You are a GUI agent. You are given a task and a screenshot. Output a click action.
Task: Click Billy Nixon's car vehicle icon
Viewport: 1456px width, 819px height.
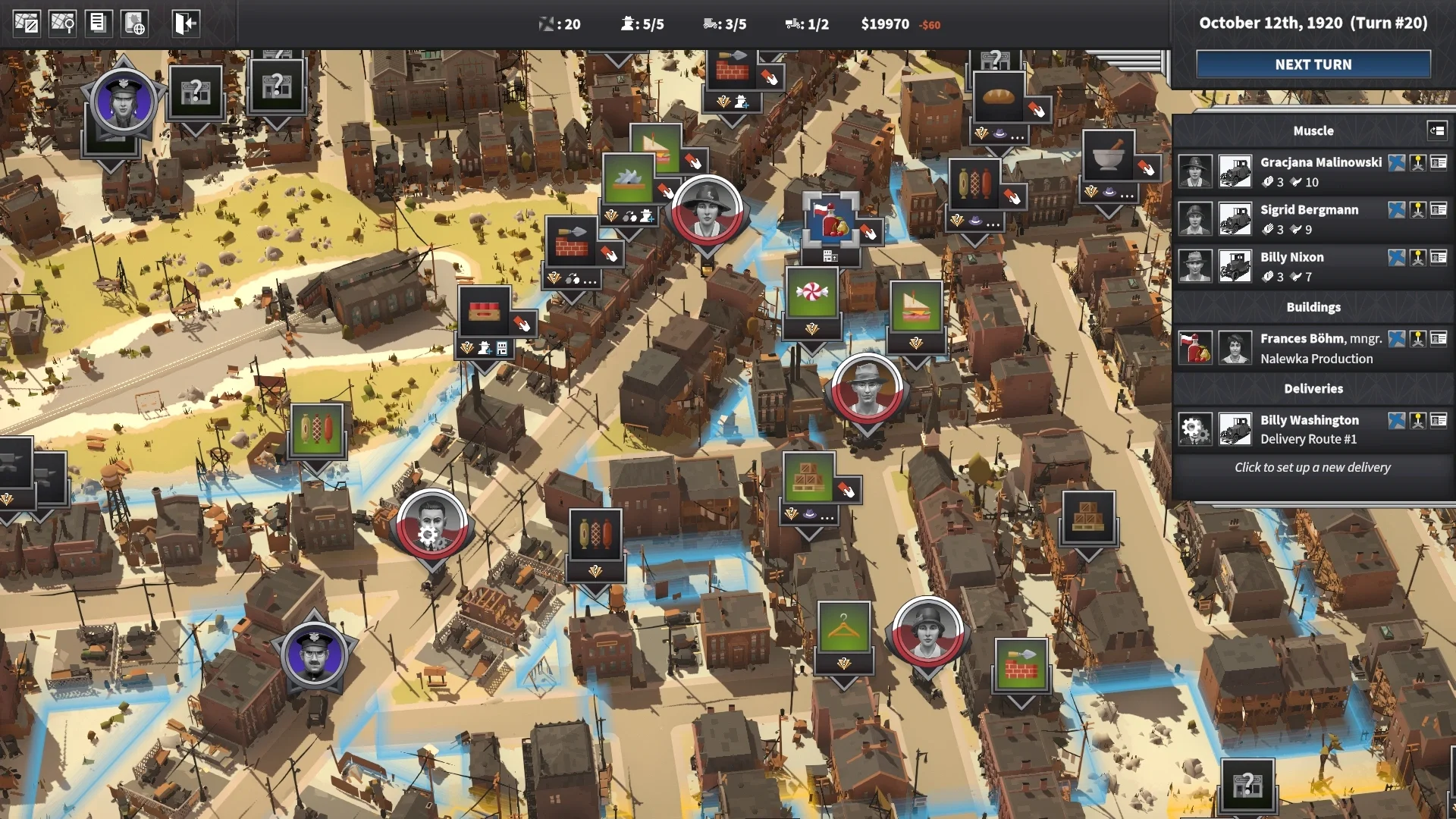[x=1235, y=266]
